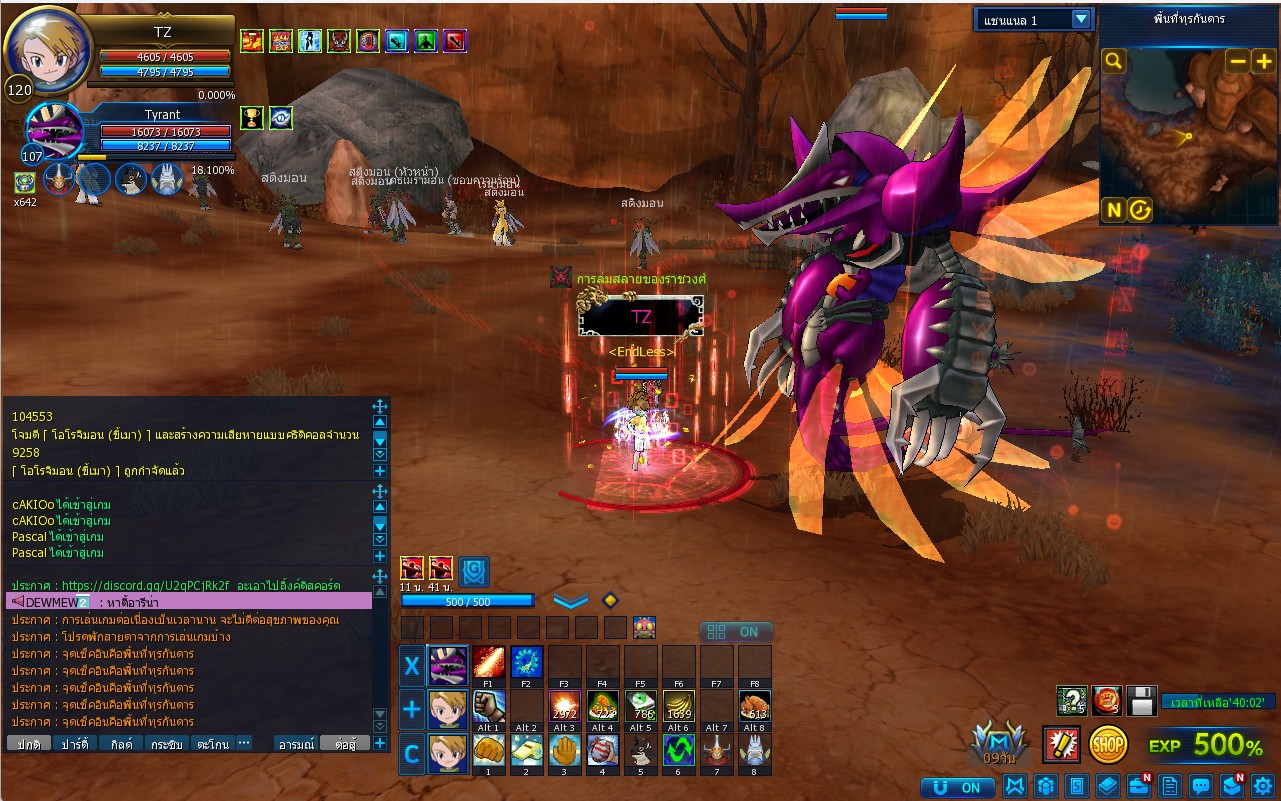The width and height of the screenshot is (1281, 801).
Task: Activate the red slash skill in F1 slot
Action: pyautogui.click(x=488, y=662)
